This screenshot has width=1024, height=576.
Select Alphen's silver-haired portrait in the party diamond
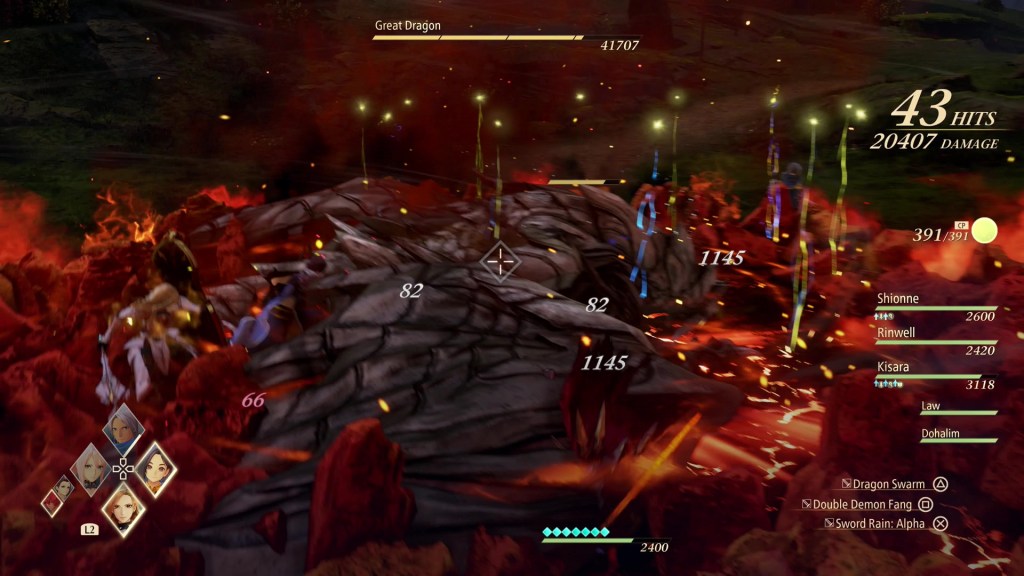click(x=123, y=430)
